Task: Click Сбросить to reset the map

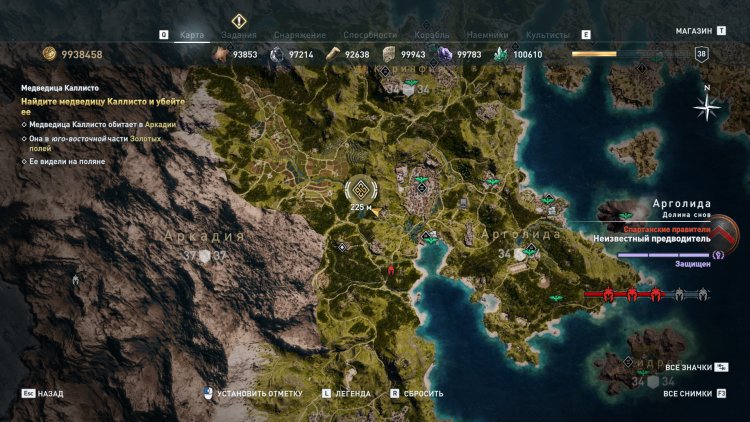Action: coord(423,394)
